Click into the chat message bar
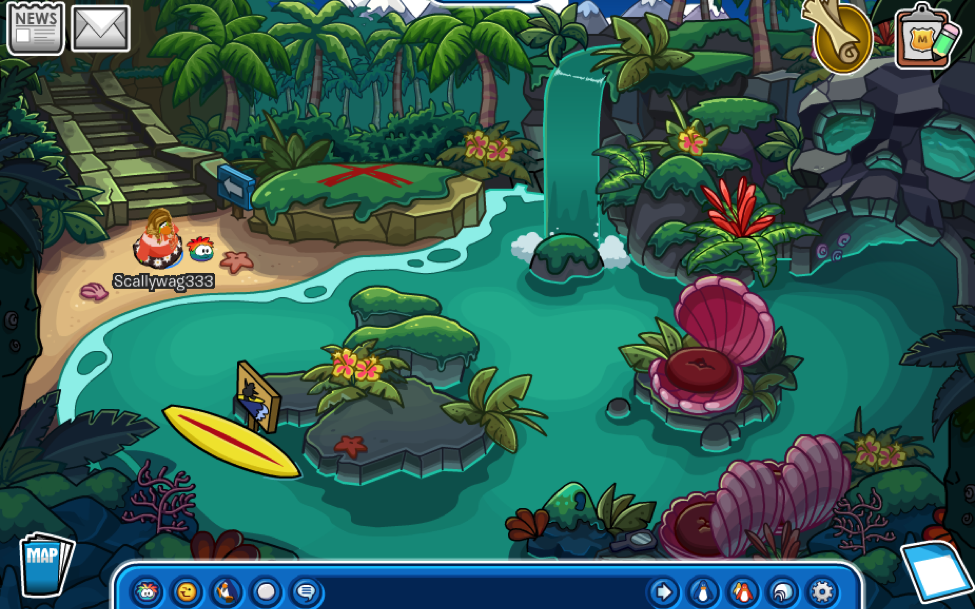This screenshot has height=610, width=975. coord(480,591)
